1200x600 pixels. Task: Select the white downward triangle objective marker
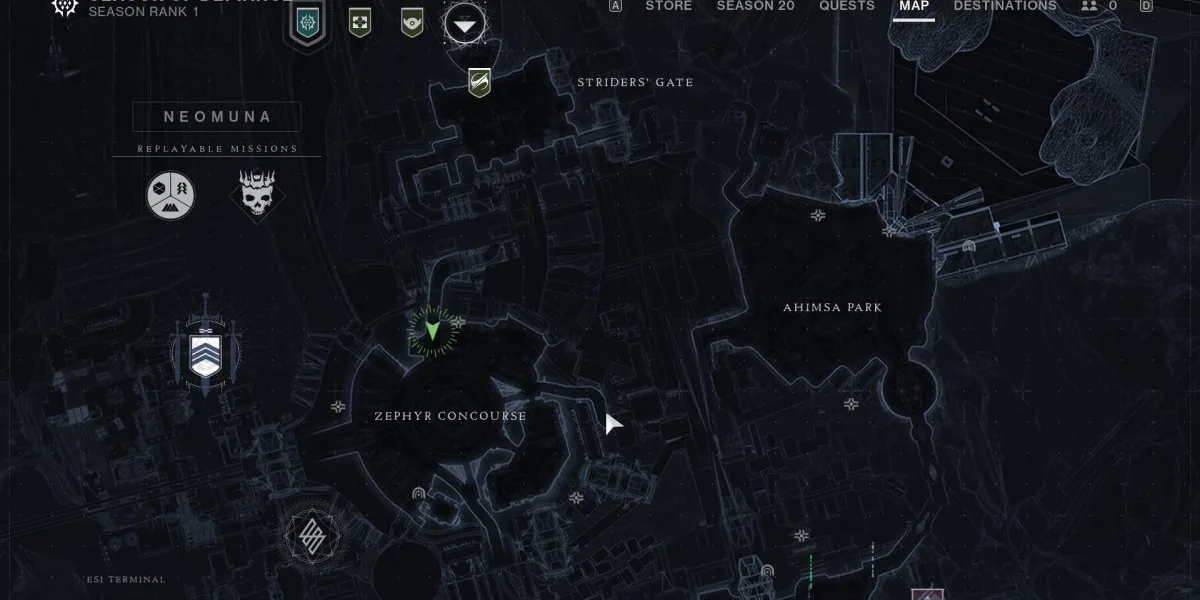tap(465, 22)
